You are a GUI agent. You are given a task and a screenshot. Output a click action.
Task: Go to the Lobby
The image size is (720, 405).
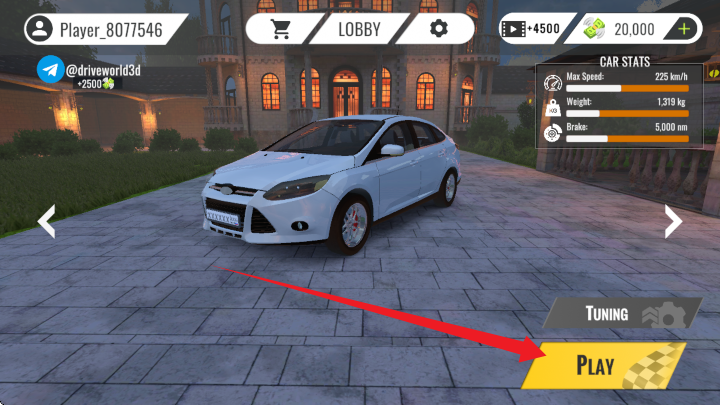(x=360, y=28)
